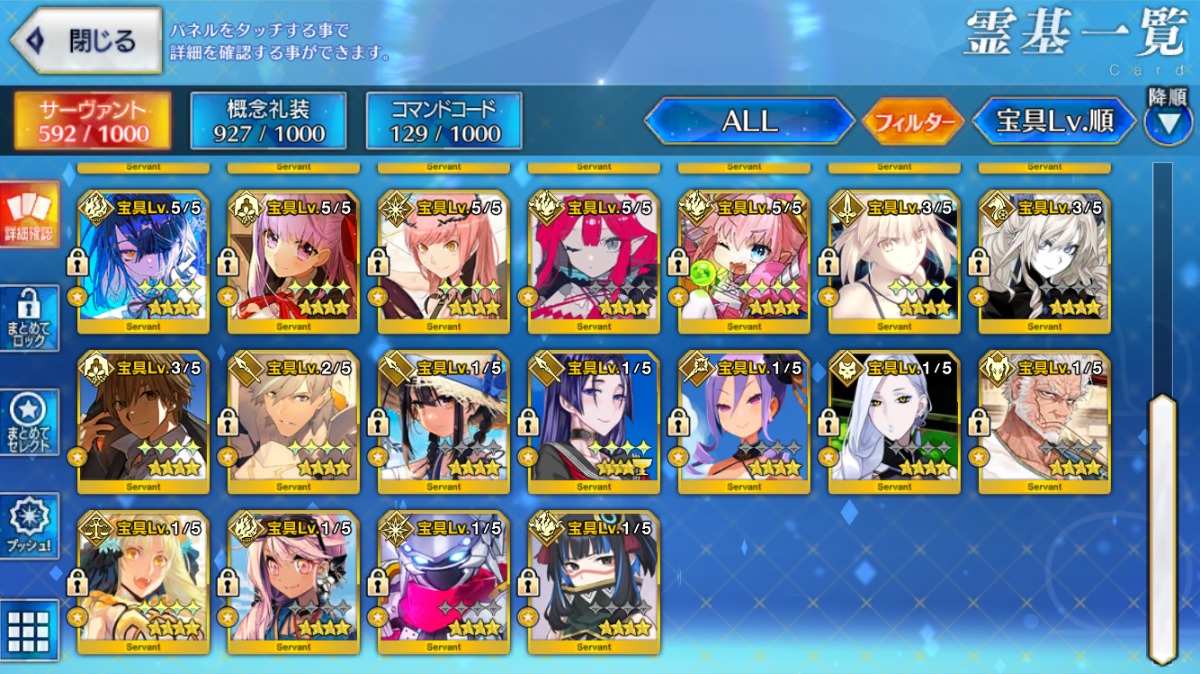Change the grid layout with the tile icon

[29, 629]
